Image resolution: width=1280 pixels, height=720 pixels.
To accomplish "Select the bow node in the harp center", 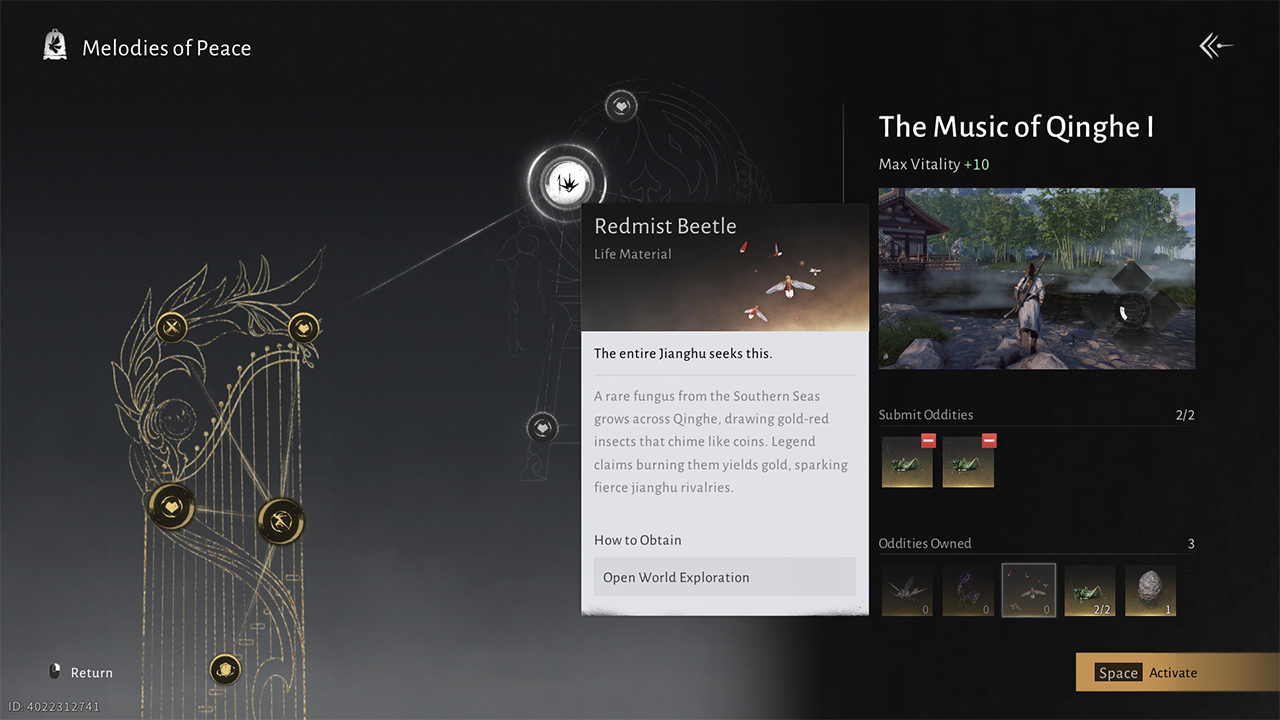I will 280,522.
